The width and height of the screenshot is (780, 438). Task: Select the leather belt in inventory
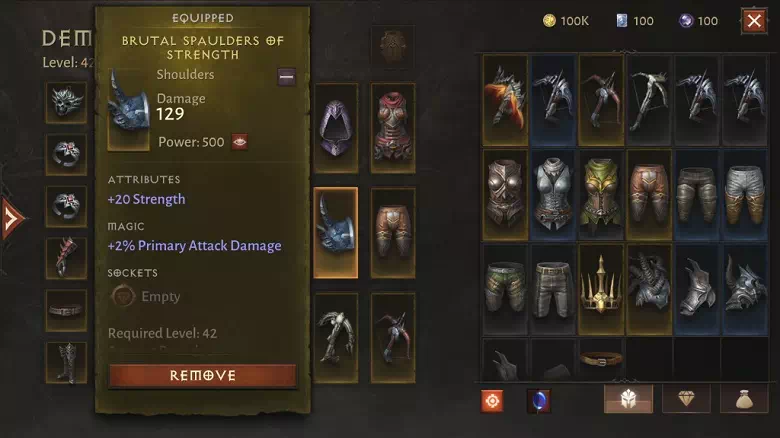pyautogui.click(x=602, y=358)
